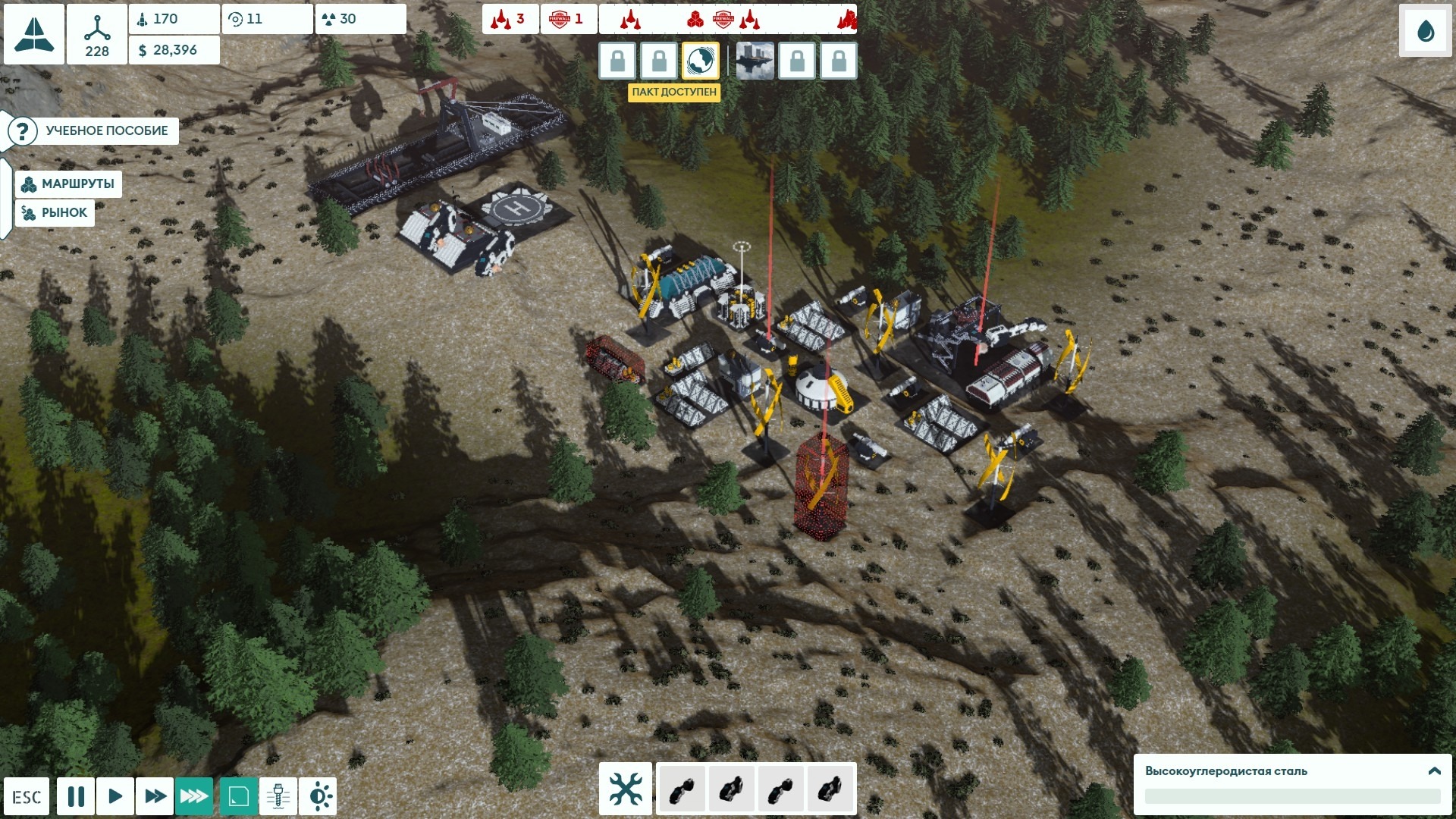1456x819 pixels.
Task: Pause the game simulation
Action: click(76, 797)
